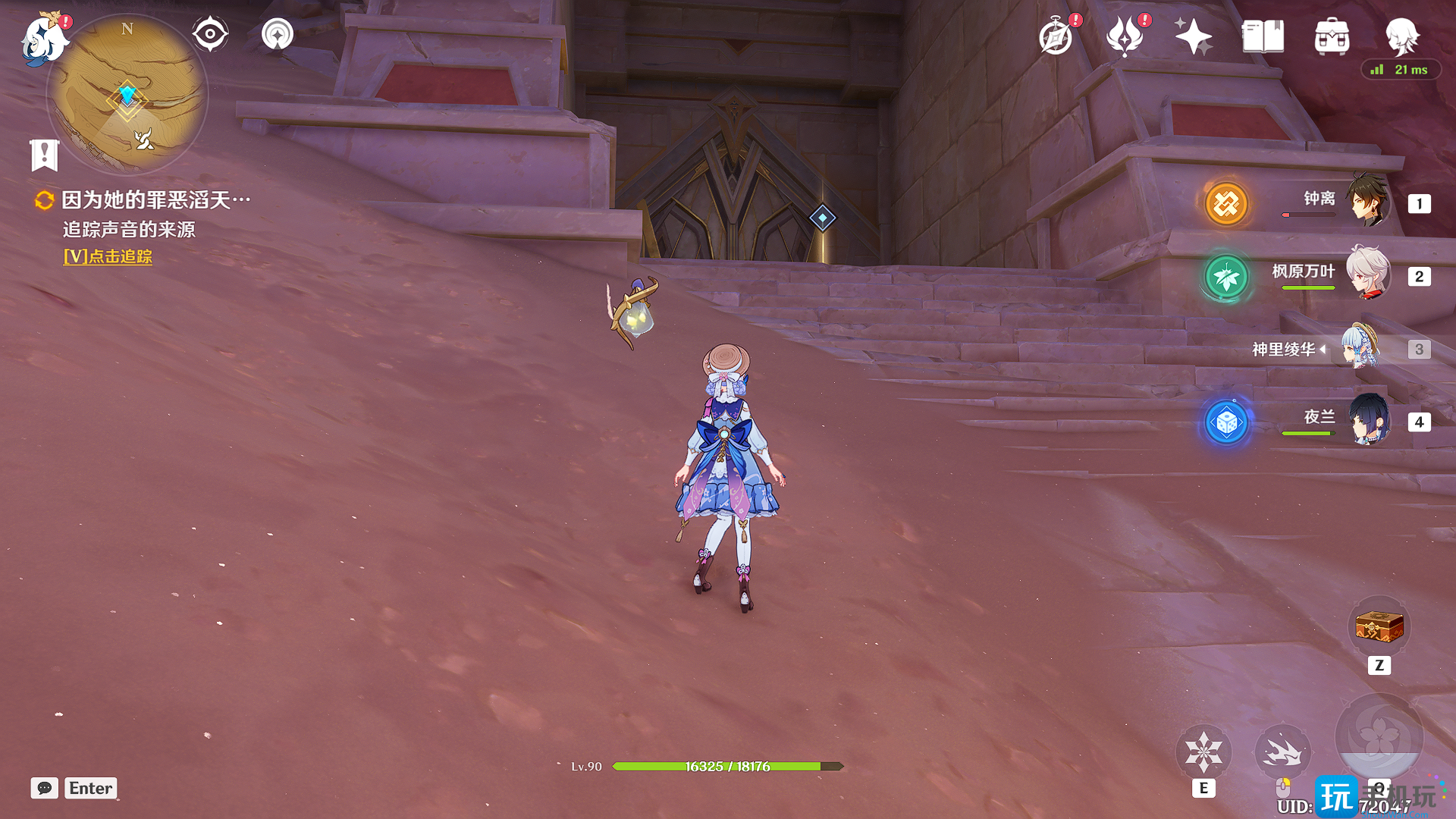The width and height of the screenshot is (1456, 819).
Task: Switch to party member 枫原万叶
Action: 1368,275
